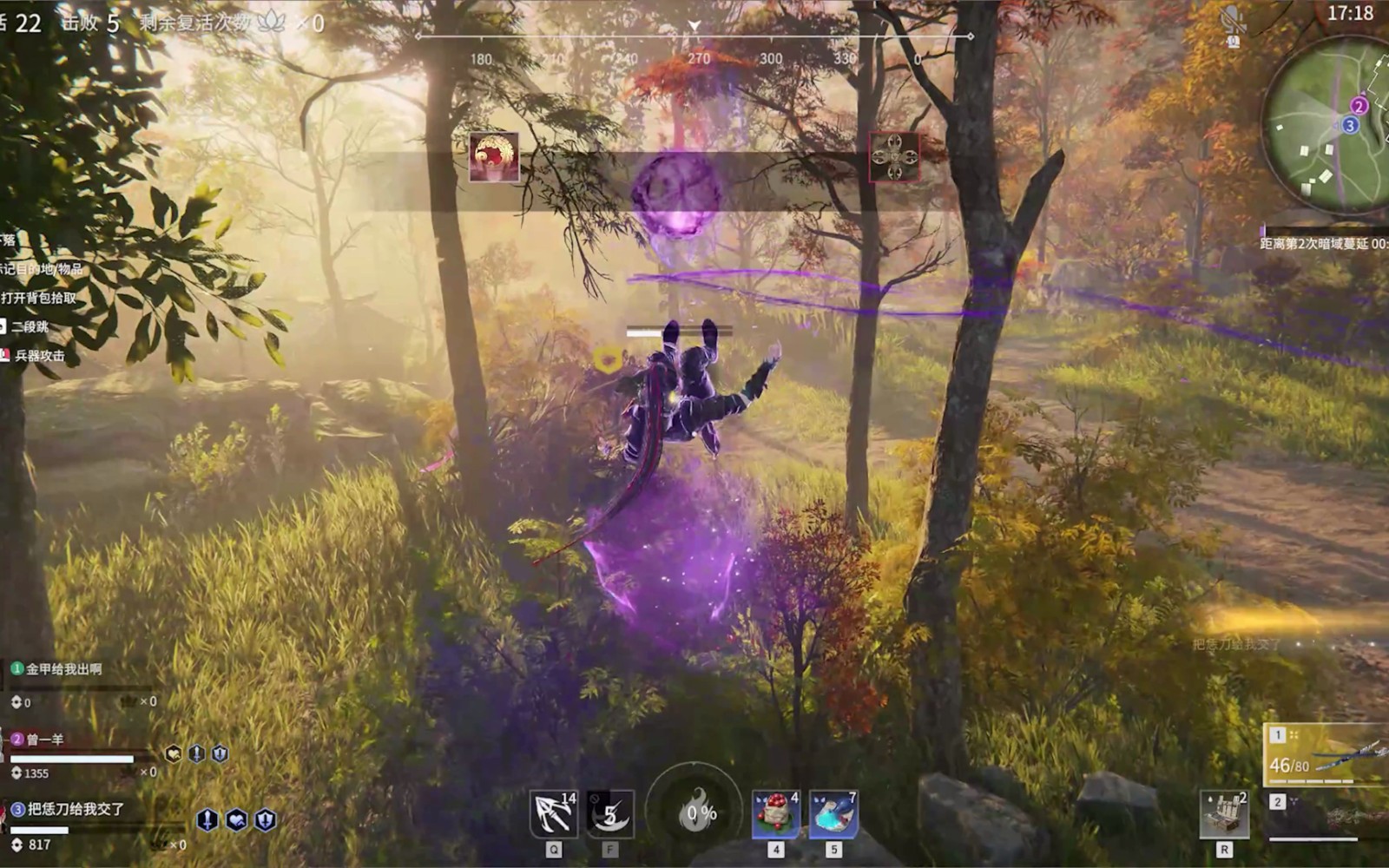The width and height of the screenshot is (1389, 868).
Task: Toggle the microphone icon
Action: tap(1233, 21)
